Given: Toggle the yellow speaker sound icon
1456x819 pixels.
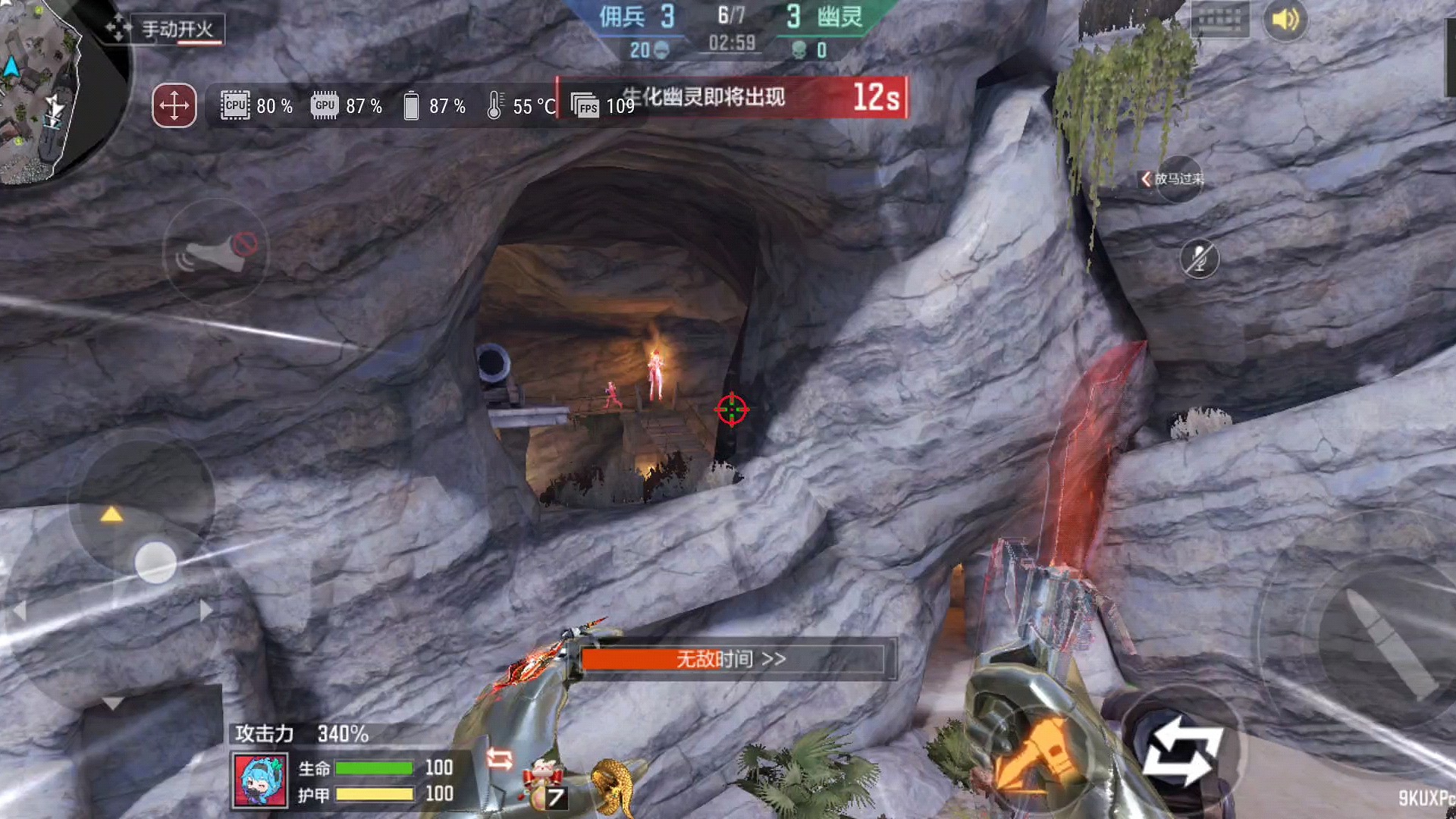Looking at the screenshot, I should 1285,20.
